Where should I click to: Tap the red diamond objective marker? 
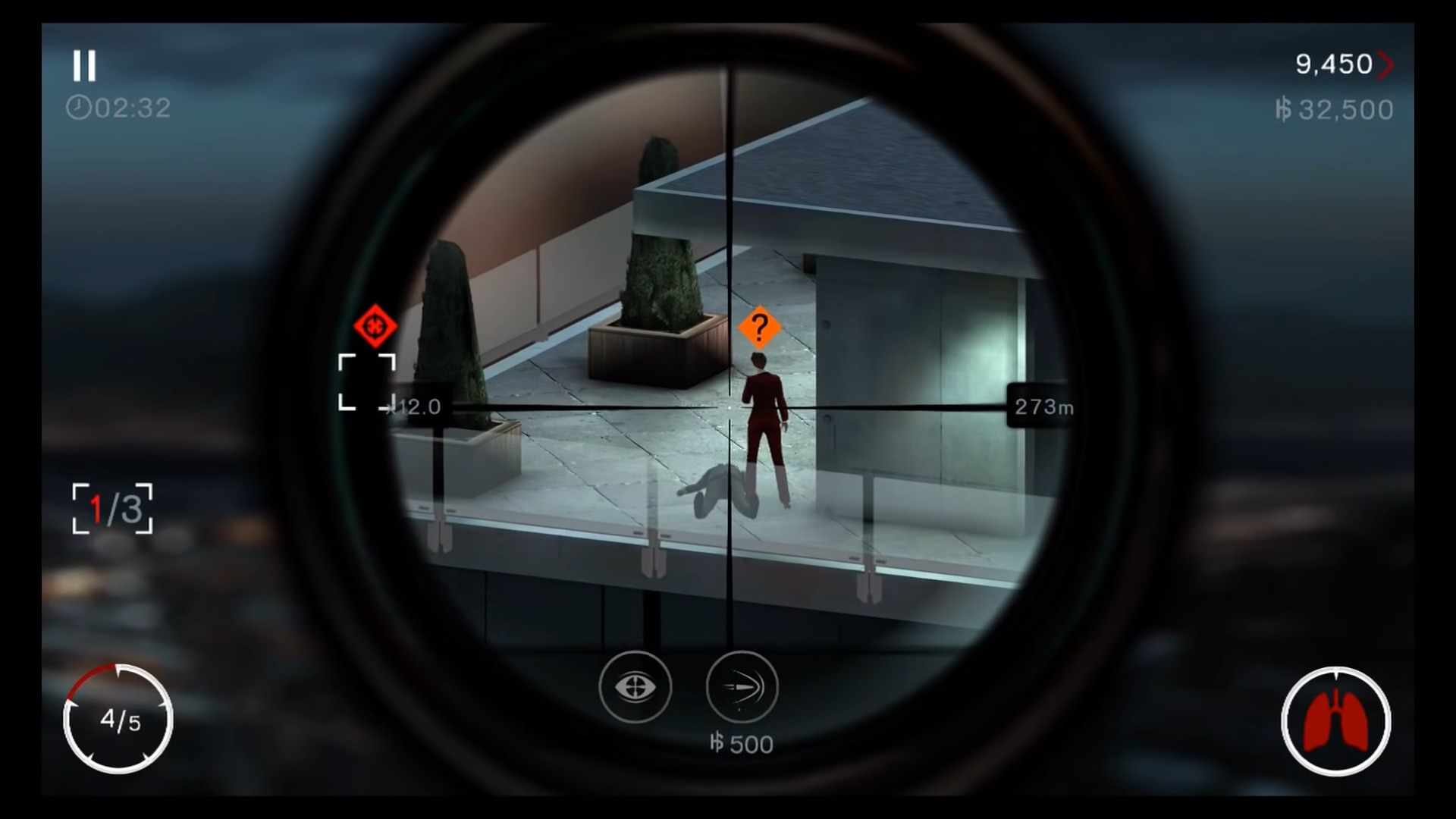(375, 326)
